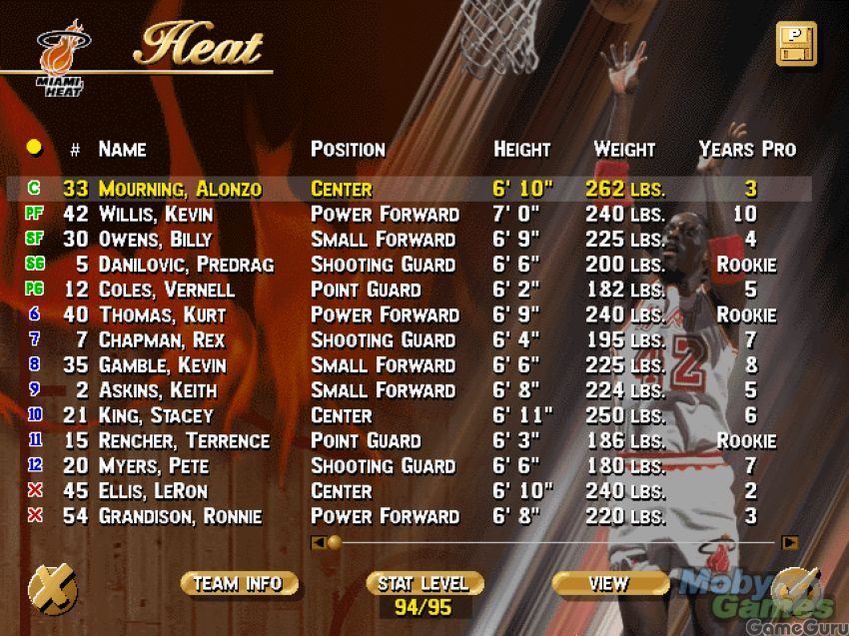This screenshot has width=849, height=636.
Task: Pick Stacey King in the roster
Action: pos(155,416)
